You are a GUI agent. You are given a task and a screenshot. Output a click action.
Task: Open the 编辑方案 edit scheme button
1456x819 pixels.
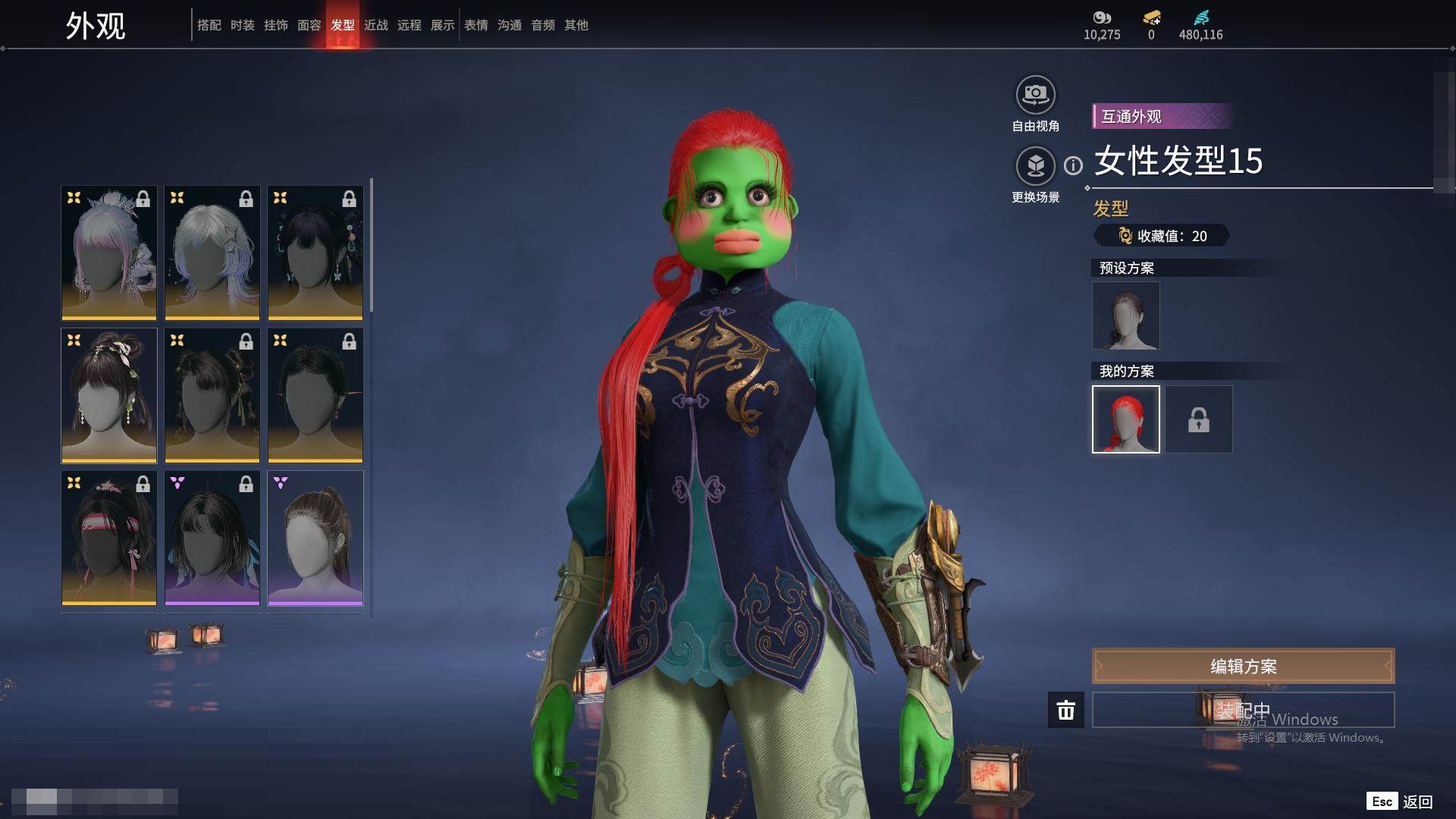click(x=1243, y=666)
